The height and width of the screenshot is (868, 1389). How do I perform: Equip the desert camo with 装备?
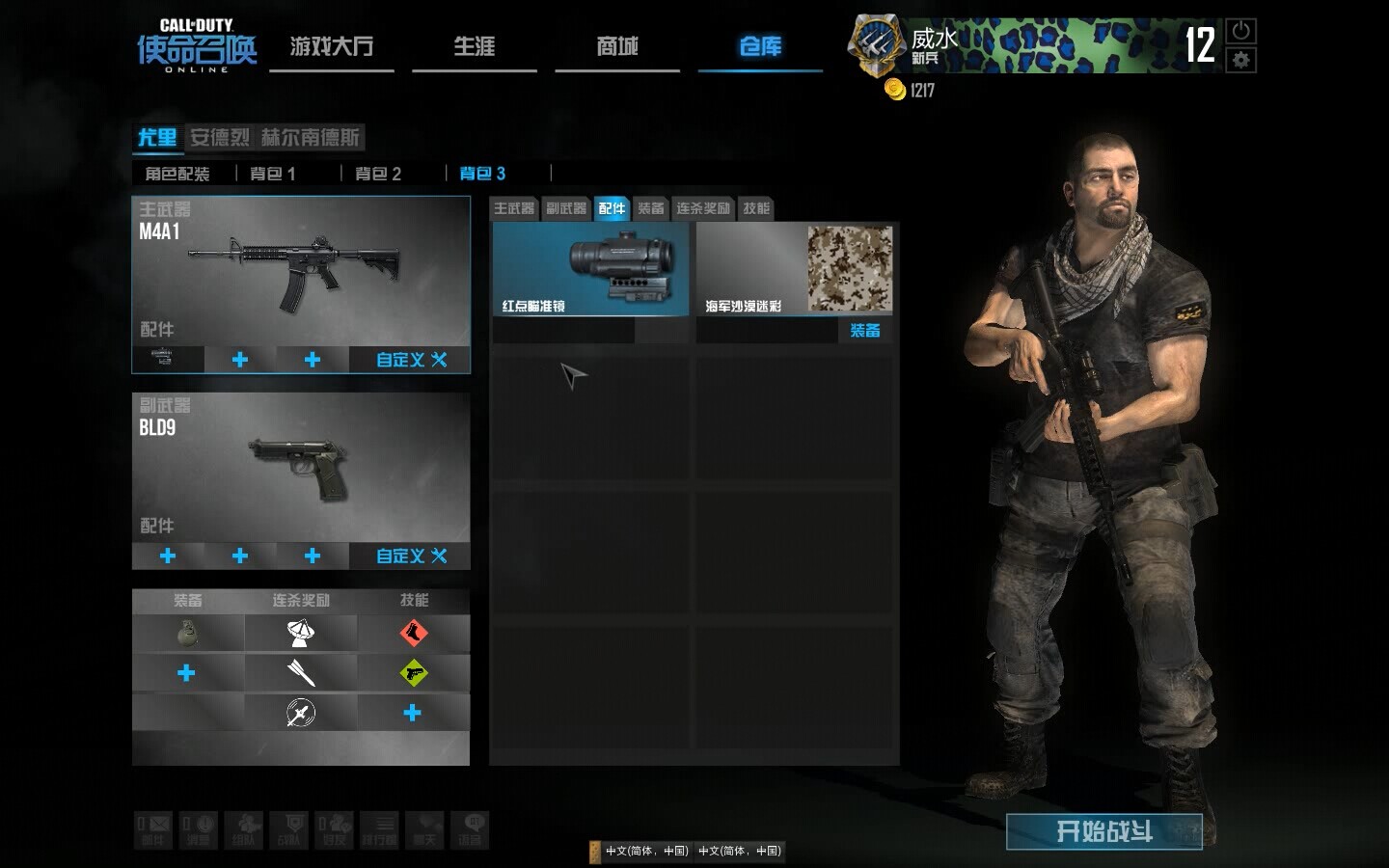[864, 331]
